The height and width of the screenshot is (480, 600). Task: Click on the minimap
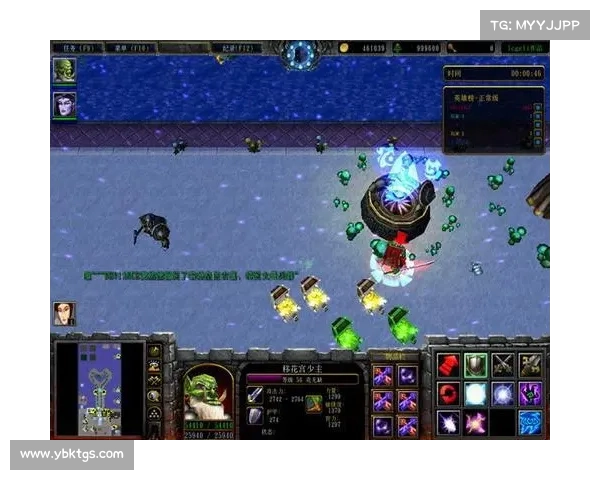point(100,390)
